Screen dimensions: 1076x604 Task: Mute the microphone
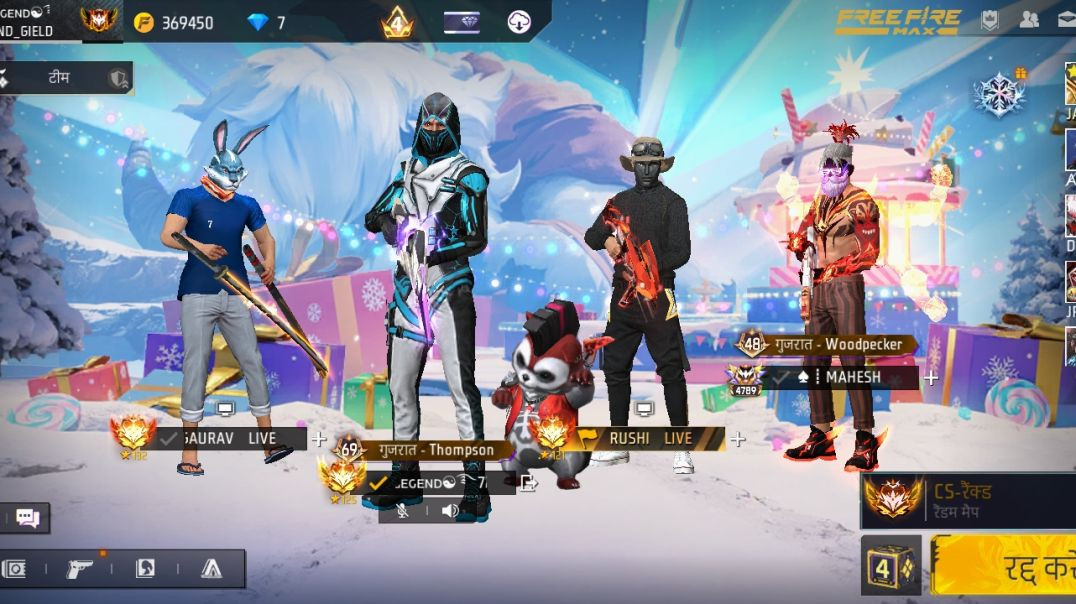click(x=402, y=511)
